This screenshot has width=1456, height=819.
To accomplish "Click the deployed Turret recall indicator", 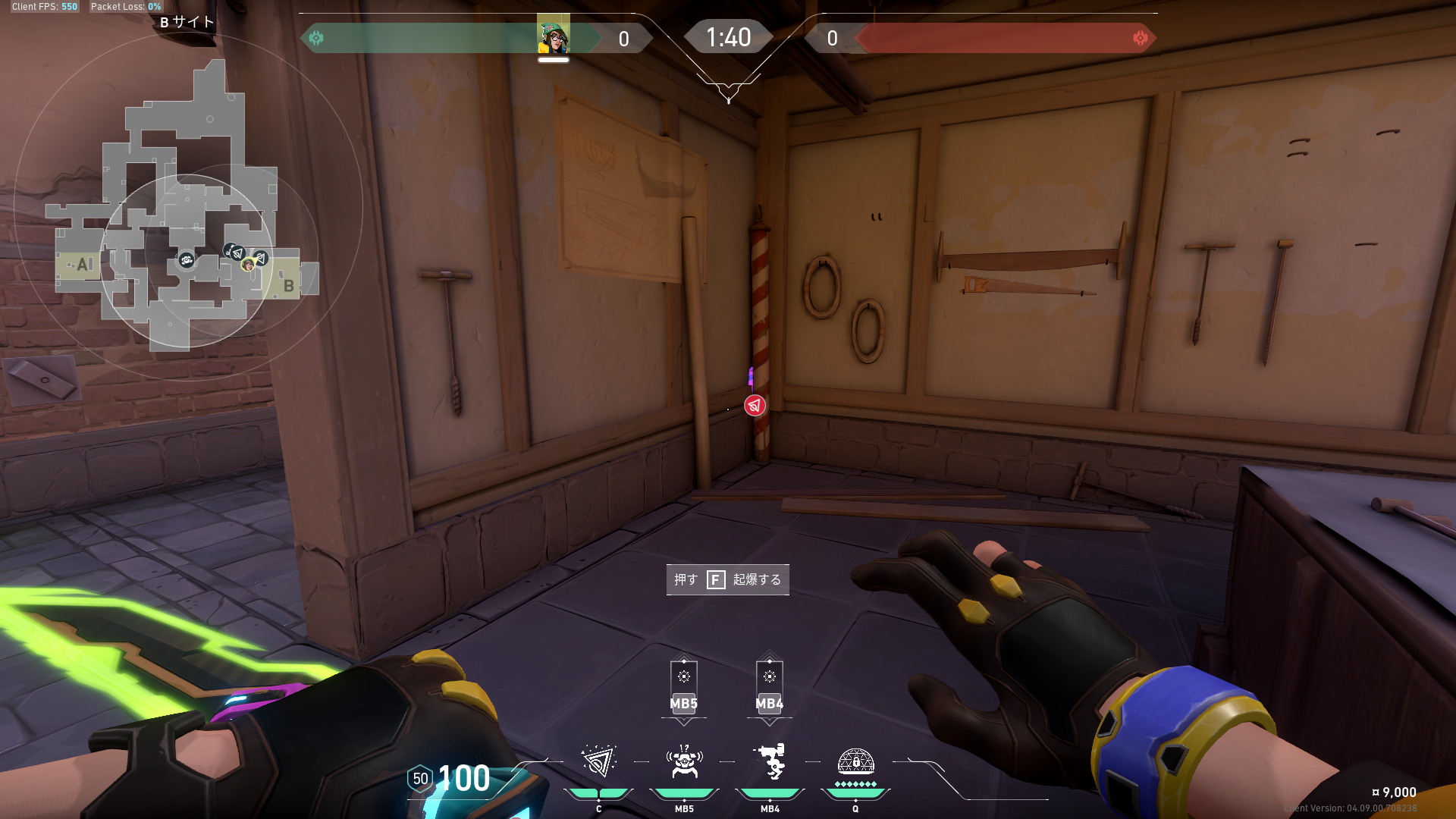I will 769,687.
